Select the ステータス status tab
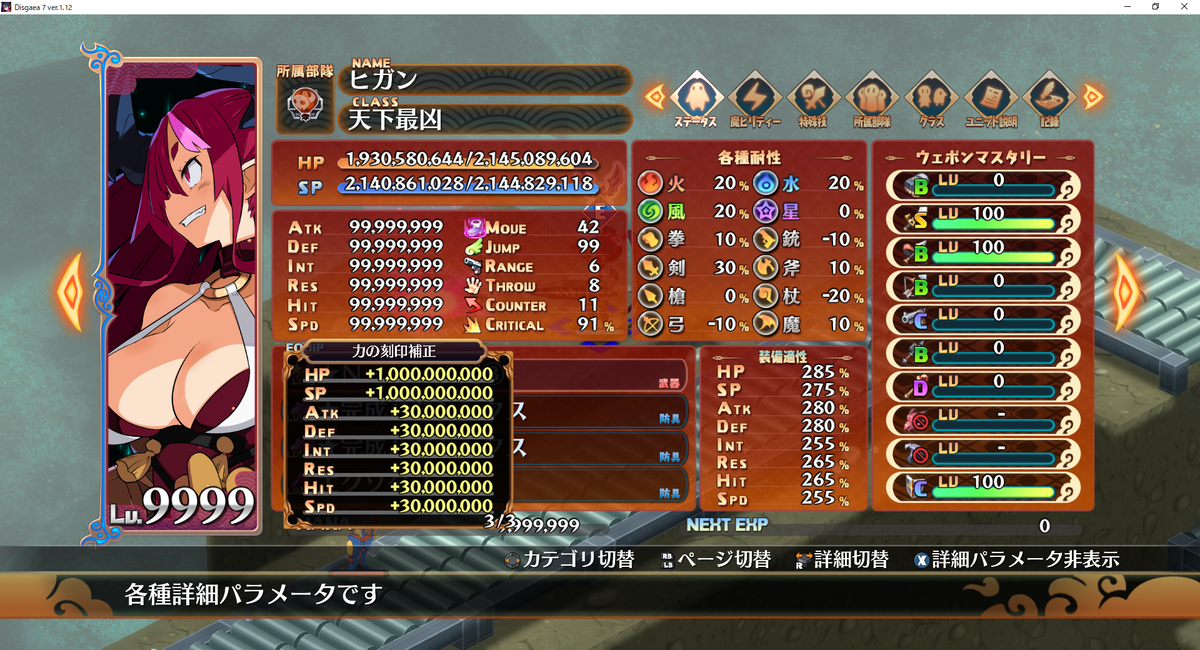This screenshot has width=1200, height=650. (694, 98)
